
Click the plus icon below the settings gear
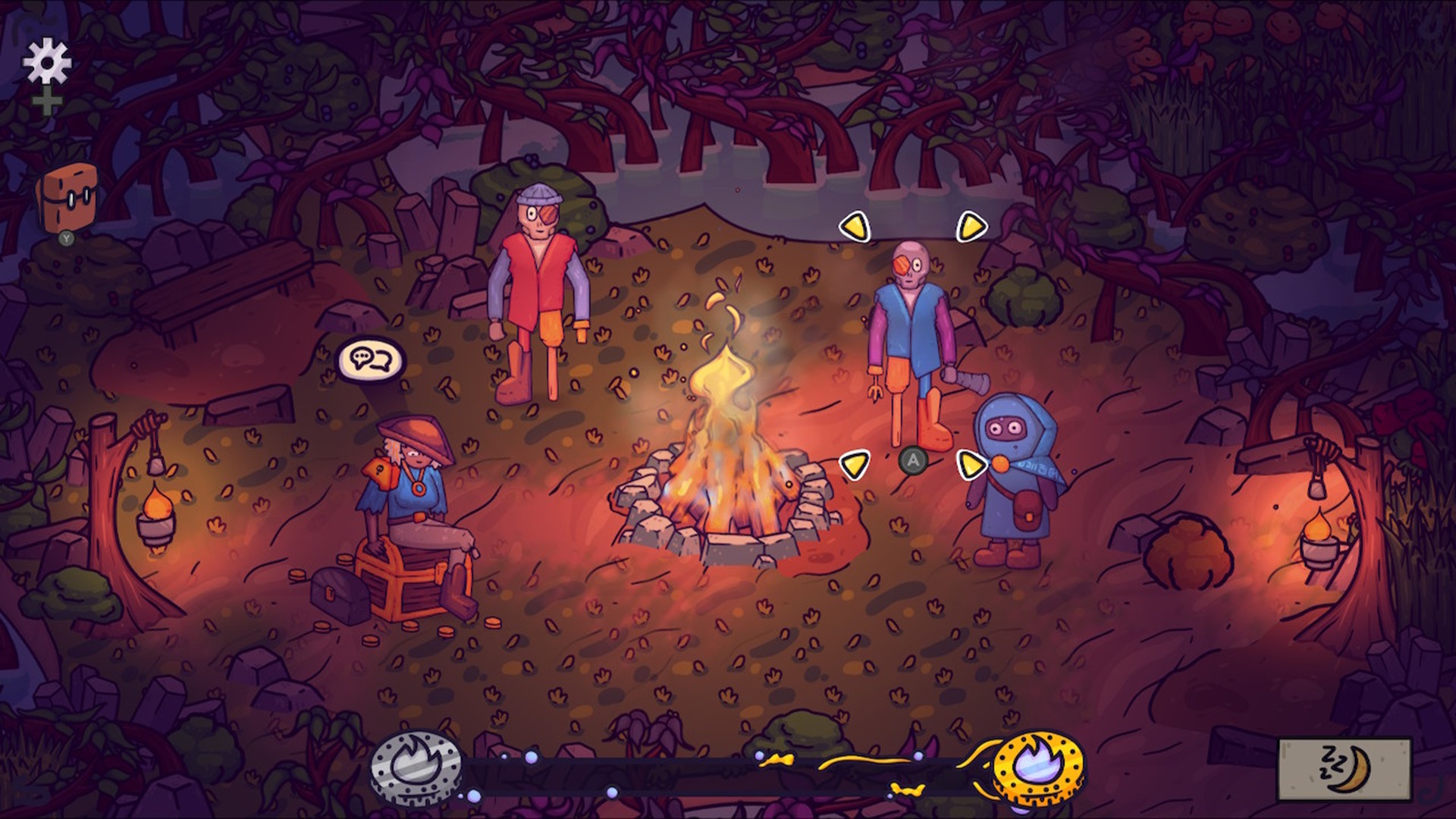(x=48, y=99)
